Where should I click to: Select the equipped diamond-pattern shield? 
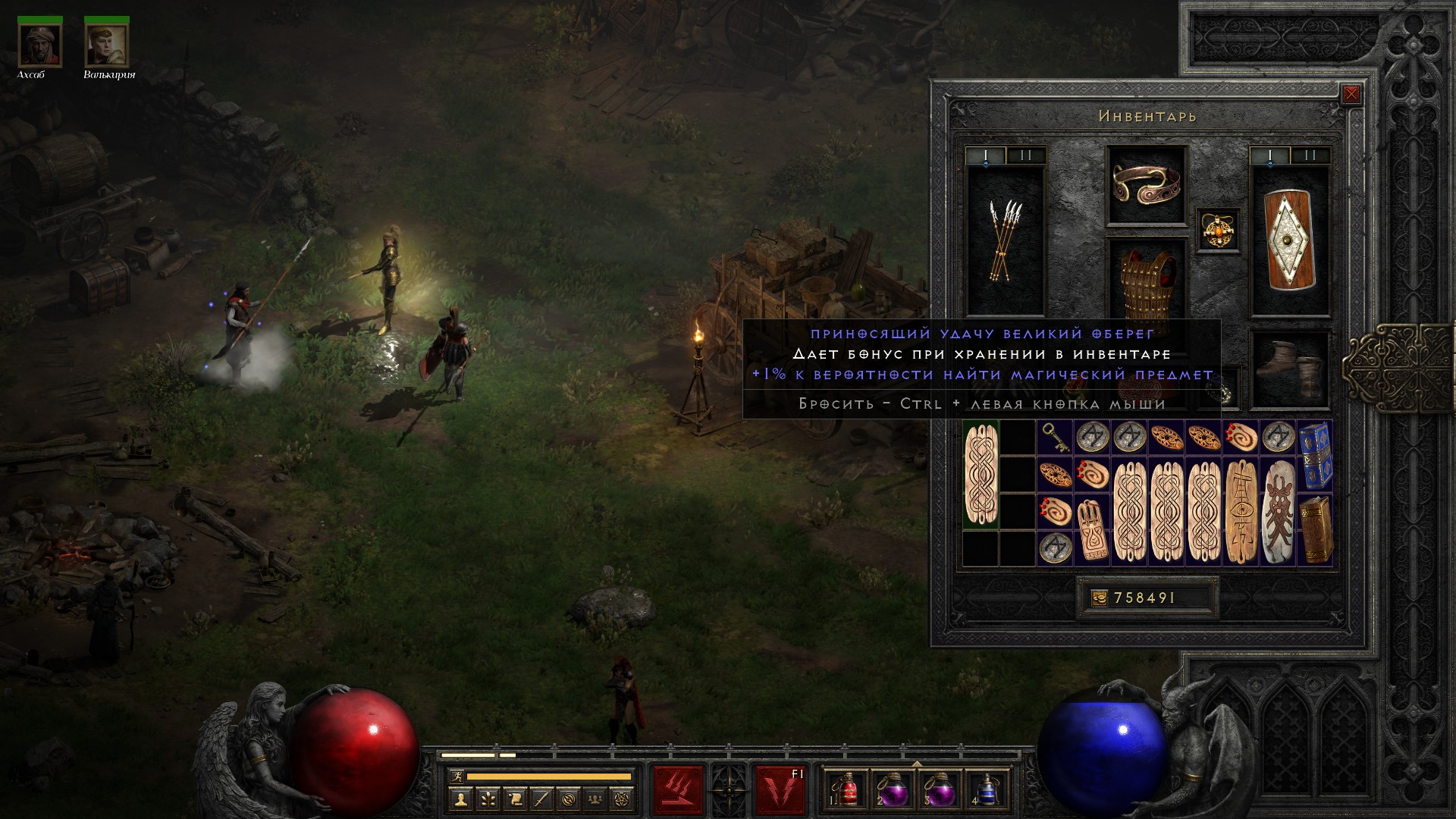tap(1290, 241)
